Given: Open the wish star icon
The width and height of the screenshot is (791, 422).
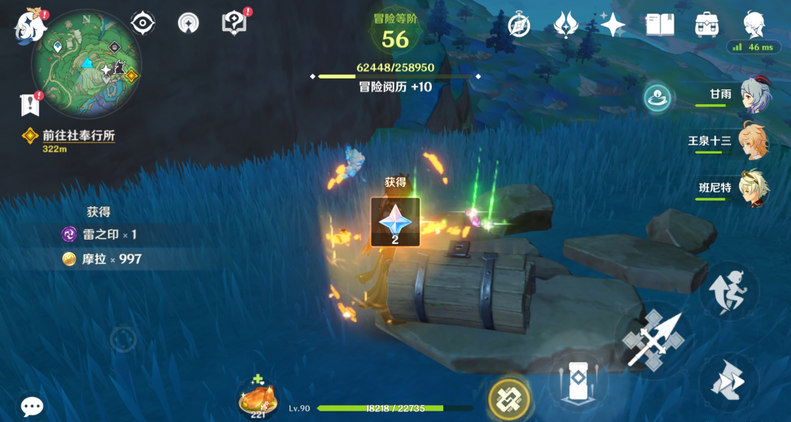Looking at the screenshot, I should (612, 24).
